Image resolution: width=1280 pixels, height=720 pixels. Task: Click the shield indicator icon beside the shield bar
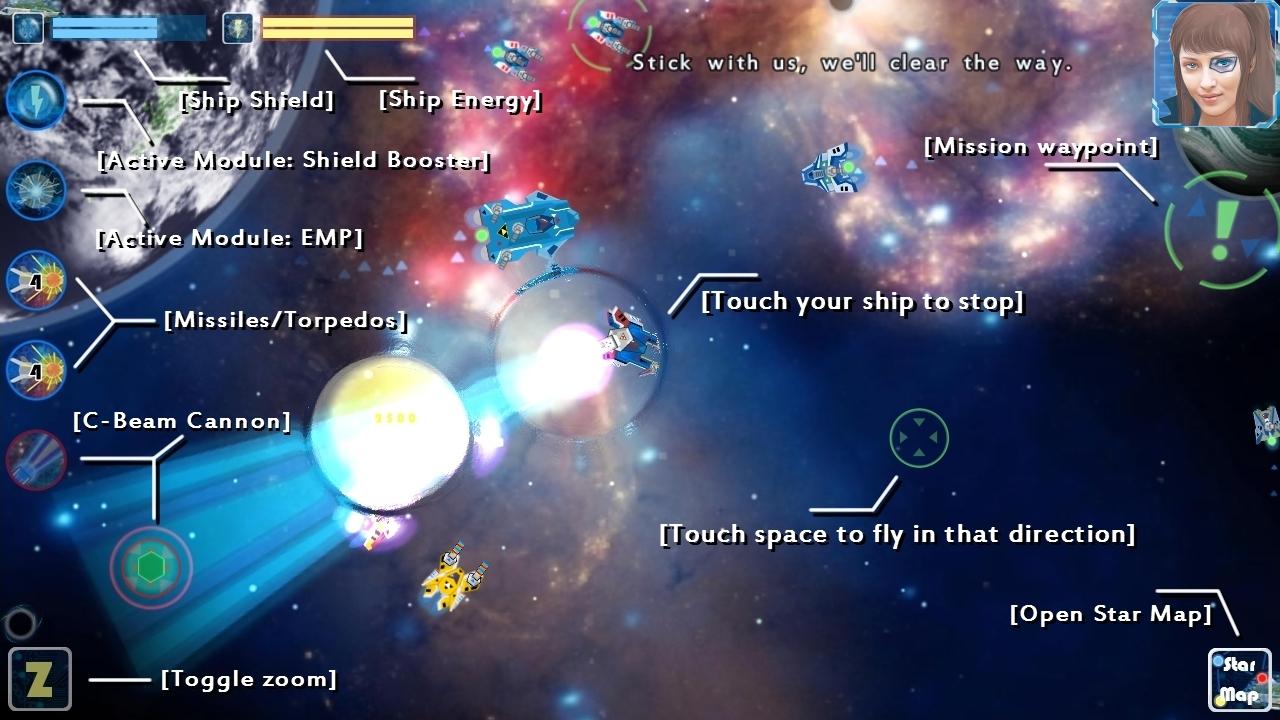(x=26, y=27)
